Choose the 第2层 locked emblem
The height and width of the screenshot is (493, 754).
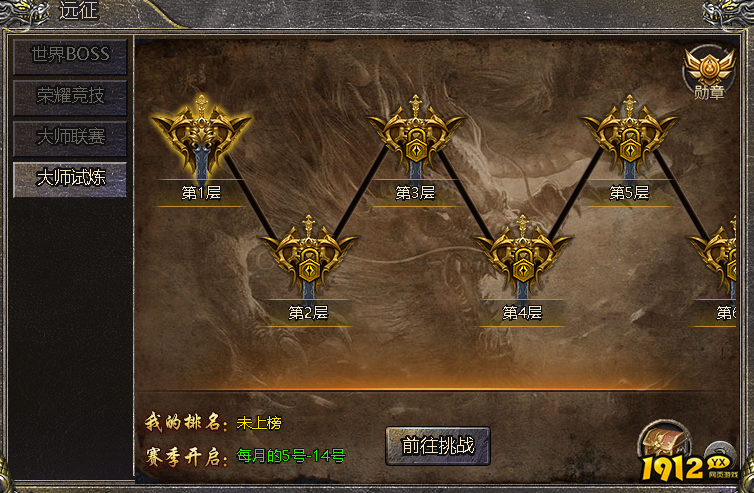(308, 259)
